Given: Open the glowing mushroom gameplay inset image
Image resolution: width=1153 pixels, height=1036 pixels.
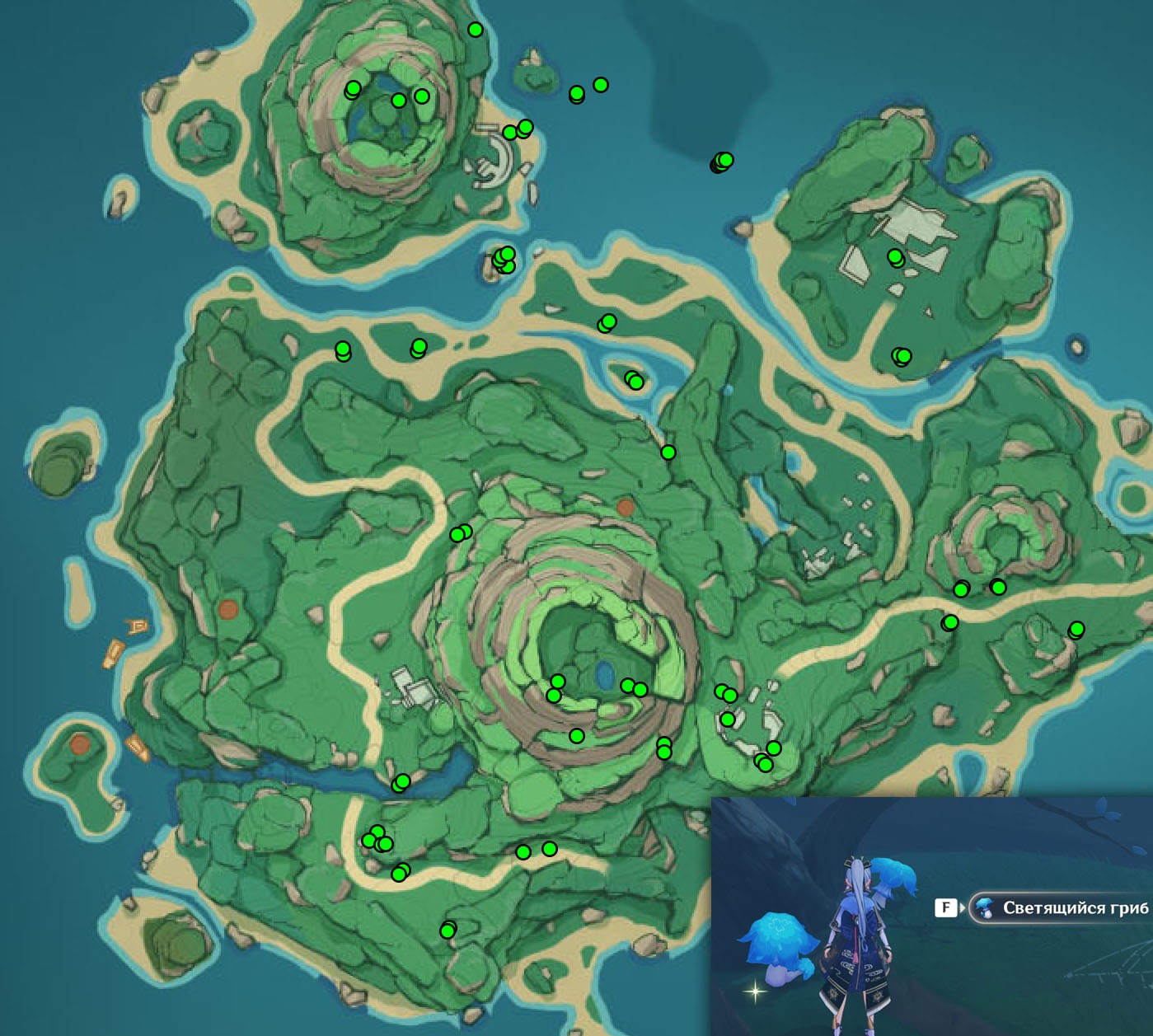Looking at the screenshot, I should tap(931, 916).
